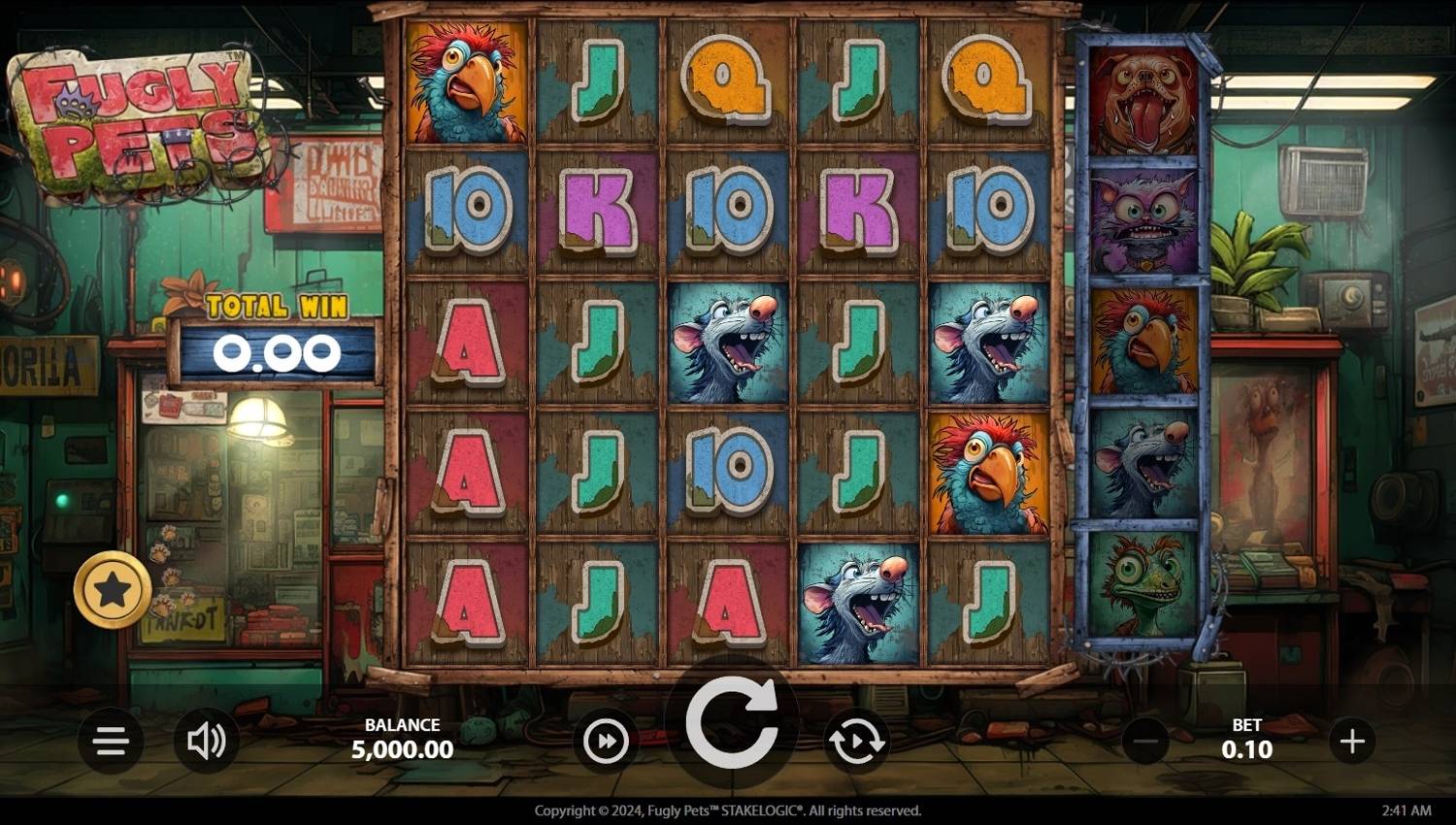Spin the reels with the circular arrow button
This screenshot has width=1456, height=825.
pyautogui.click(x=731, y=723)
